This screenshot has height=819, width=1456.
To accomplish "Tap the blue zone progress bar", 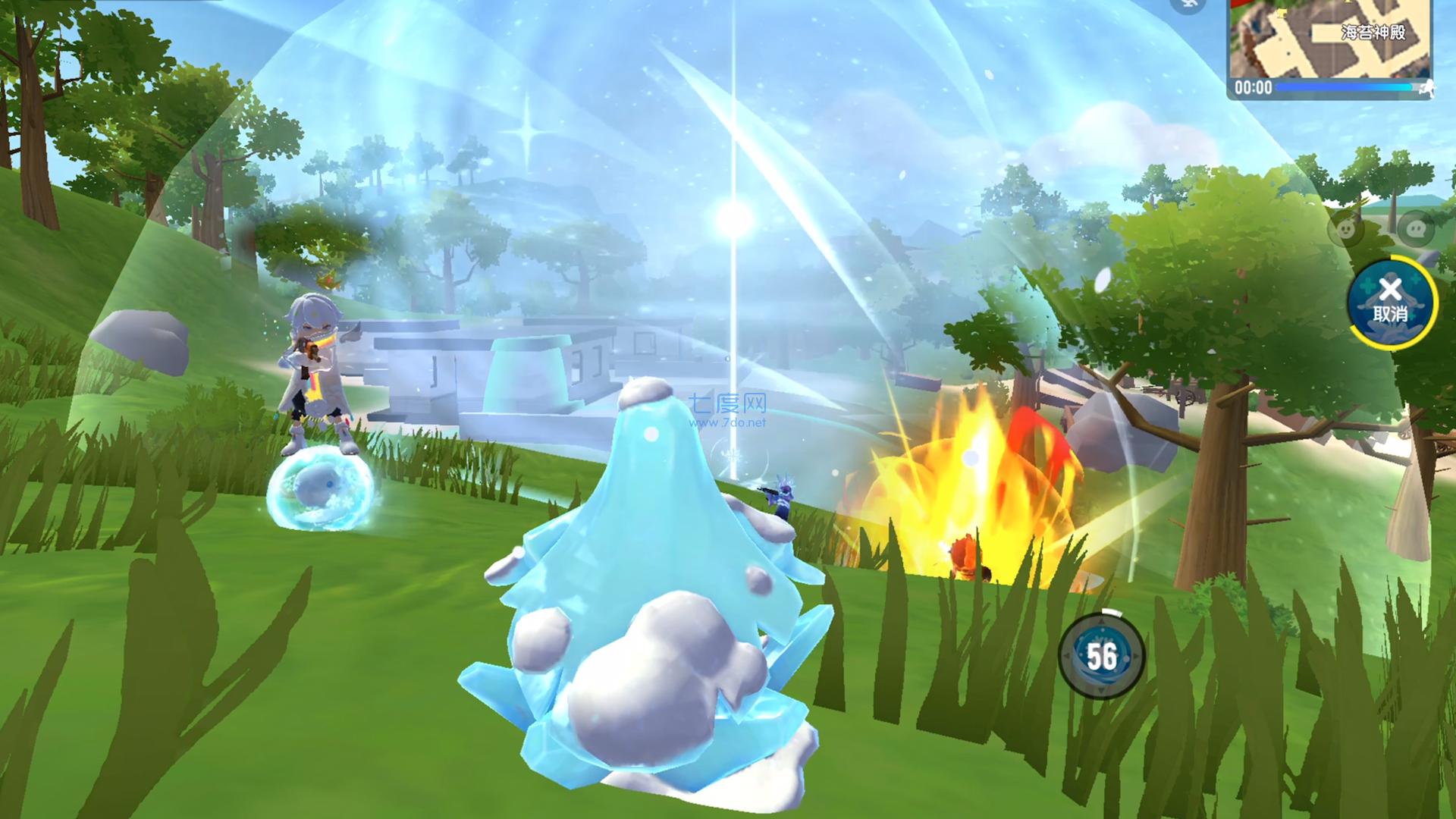I will [1342, 88].
